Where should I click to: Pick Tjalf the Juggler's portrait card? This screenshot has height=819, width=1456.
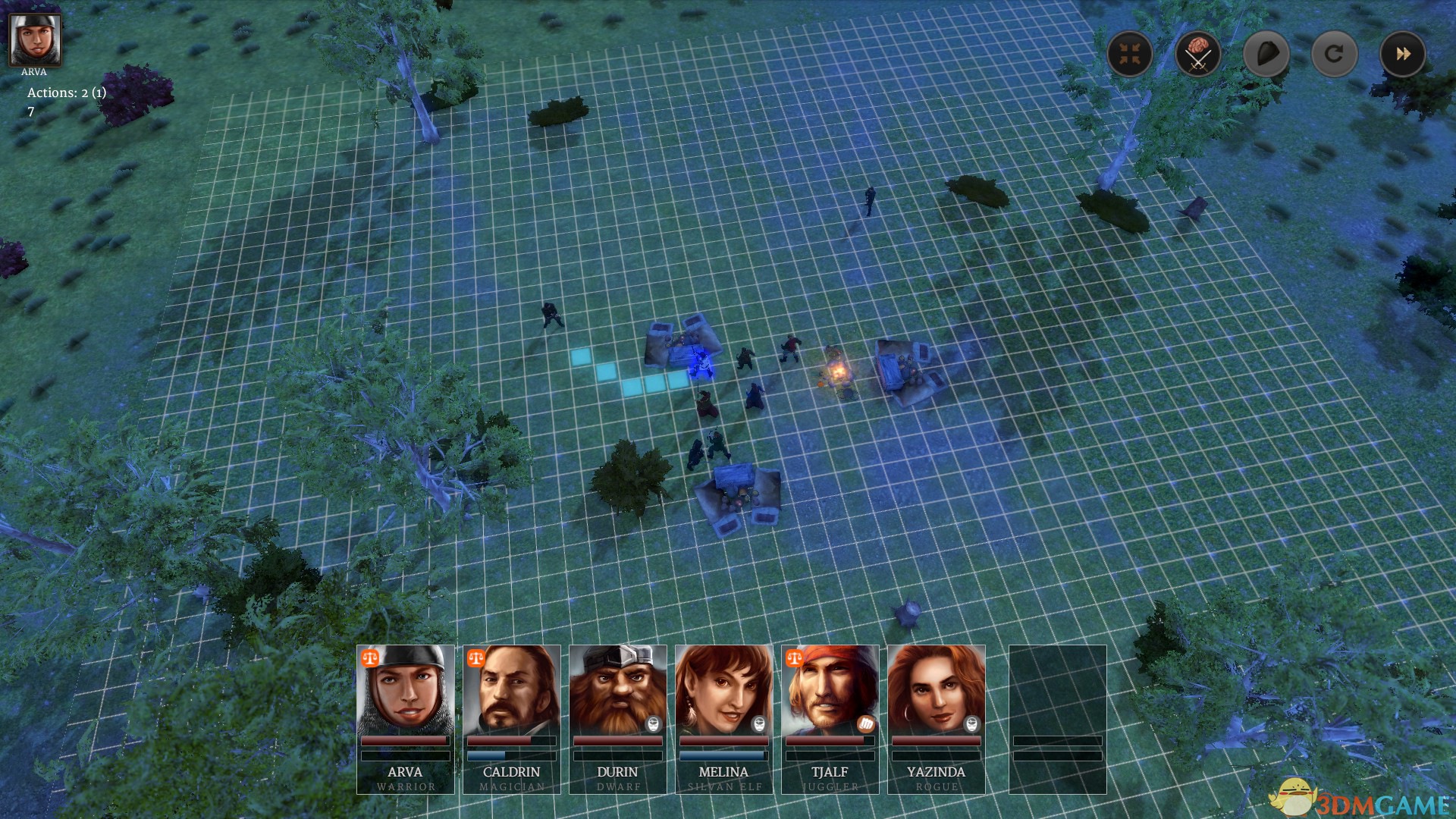click(x=830, y=718)
